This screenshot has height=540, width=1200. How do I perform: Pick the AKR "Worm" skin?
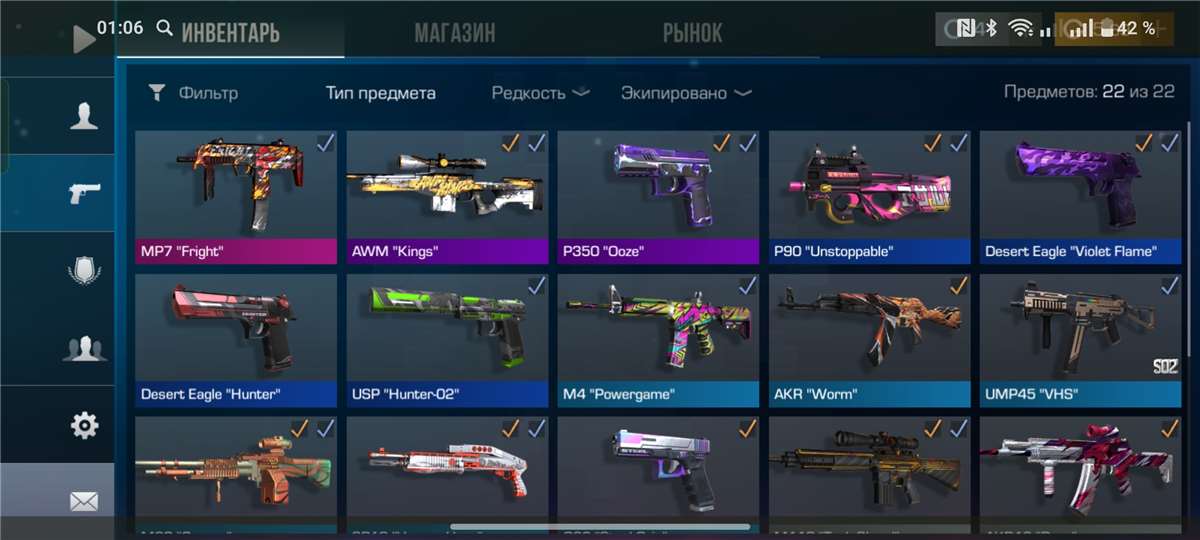coord(869,340)
